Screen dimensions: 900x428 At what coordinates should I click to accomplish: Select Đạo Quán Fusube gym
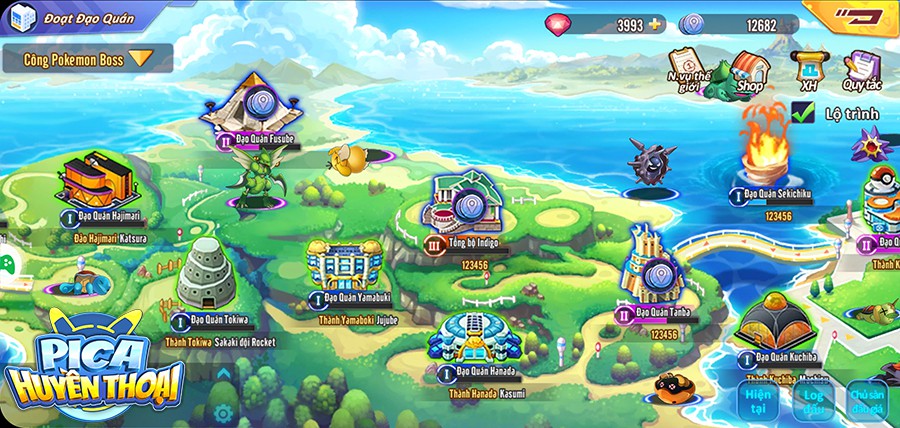(256, 106)
